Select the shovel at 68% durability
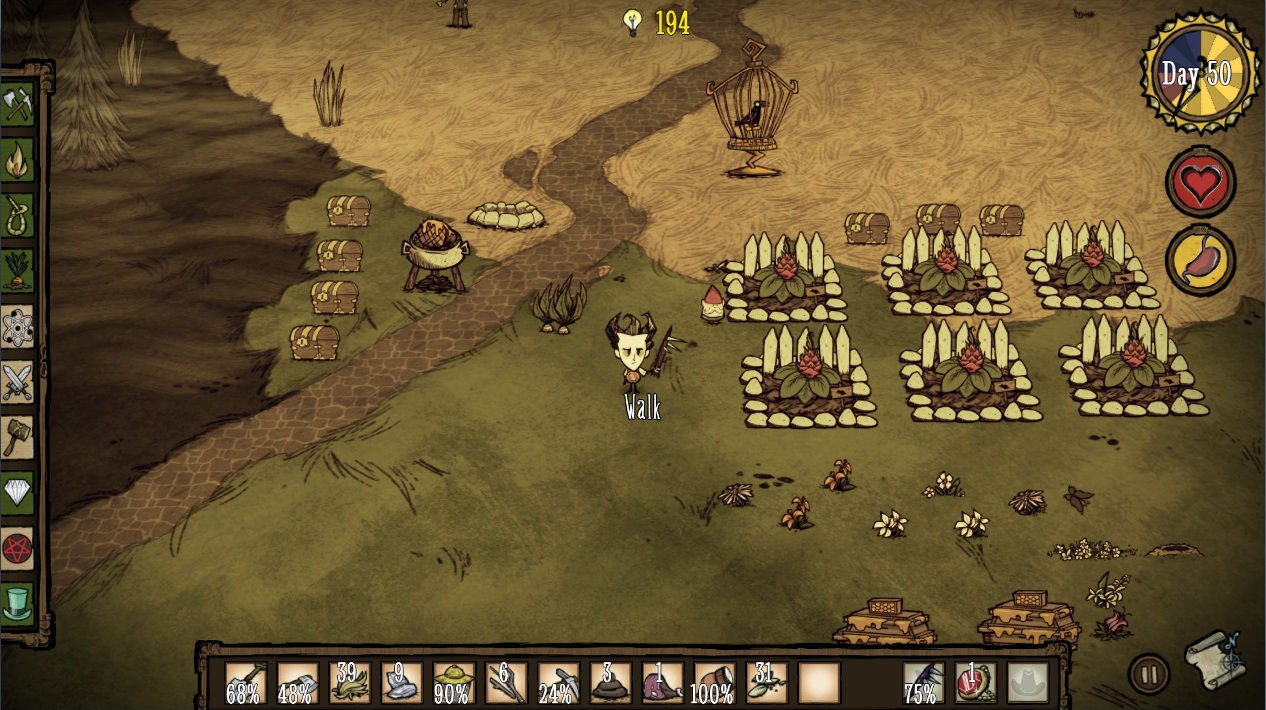The width and height of the screenshot is (1266, 710). [245, 682]
